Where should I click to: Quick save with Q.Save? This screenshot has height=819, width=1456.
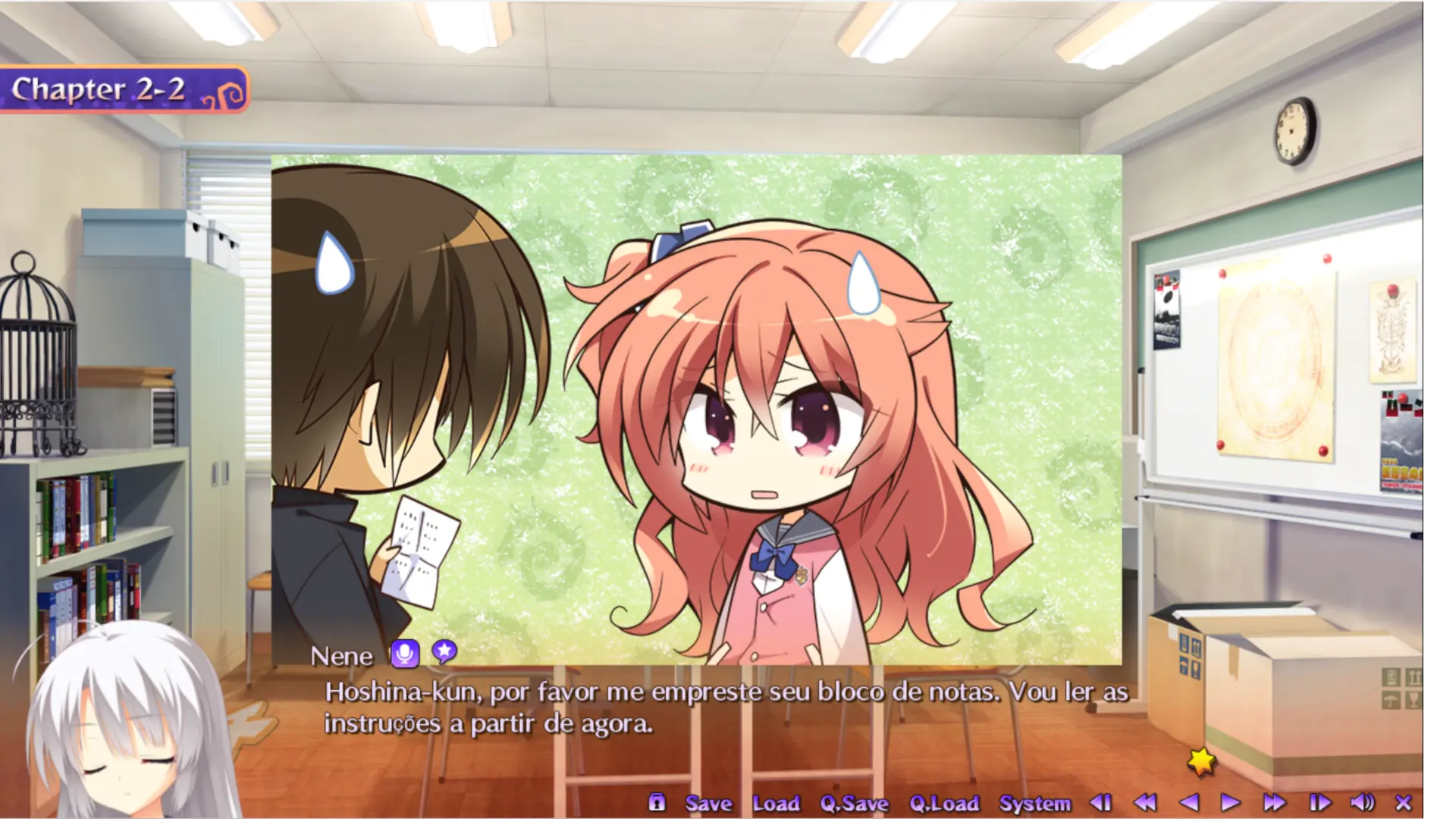(854, 803)
